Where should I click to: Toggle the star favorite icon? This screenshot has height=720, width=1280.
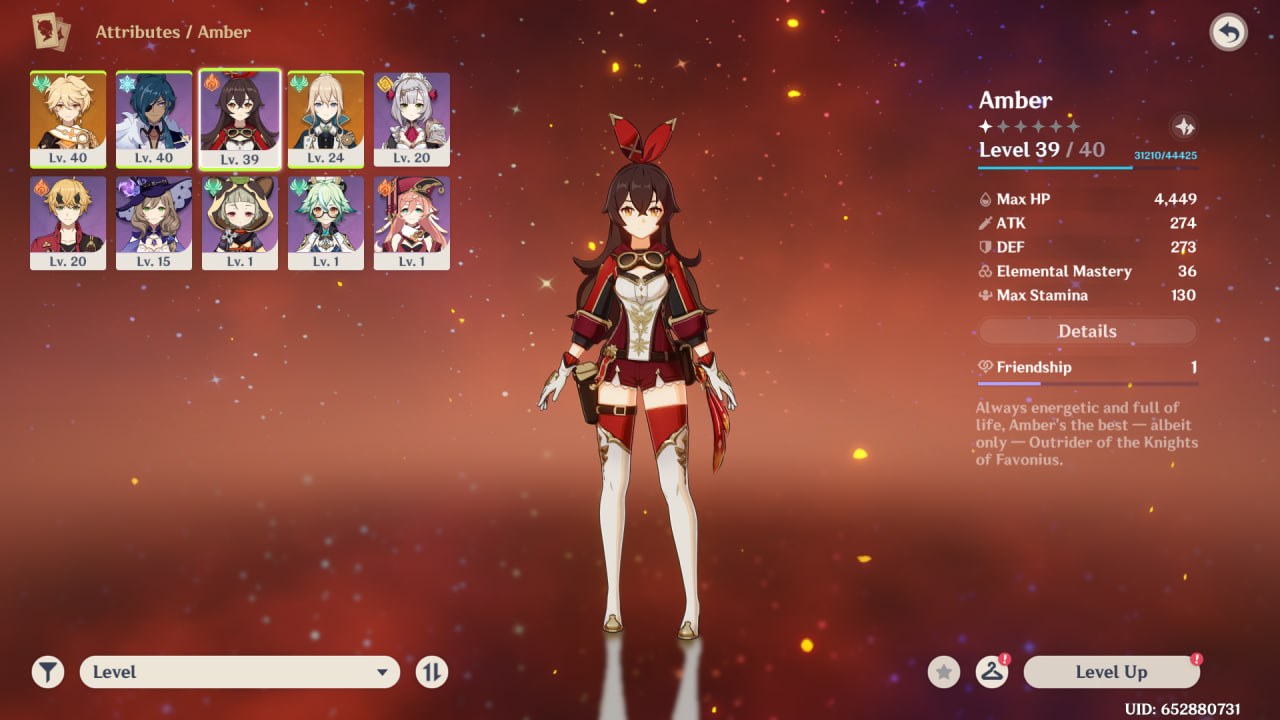943,672
